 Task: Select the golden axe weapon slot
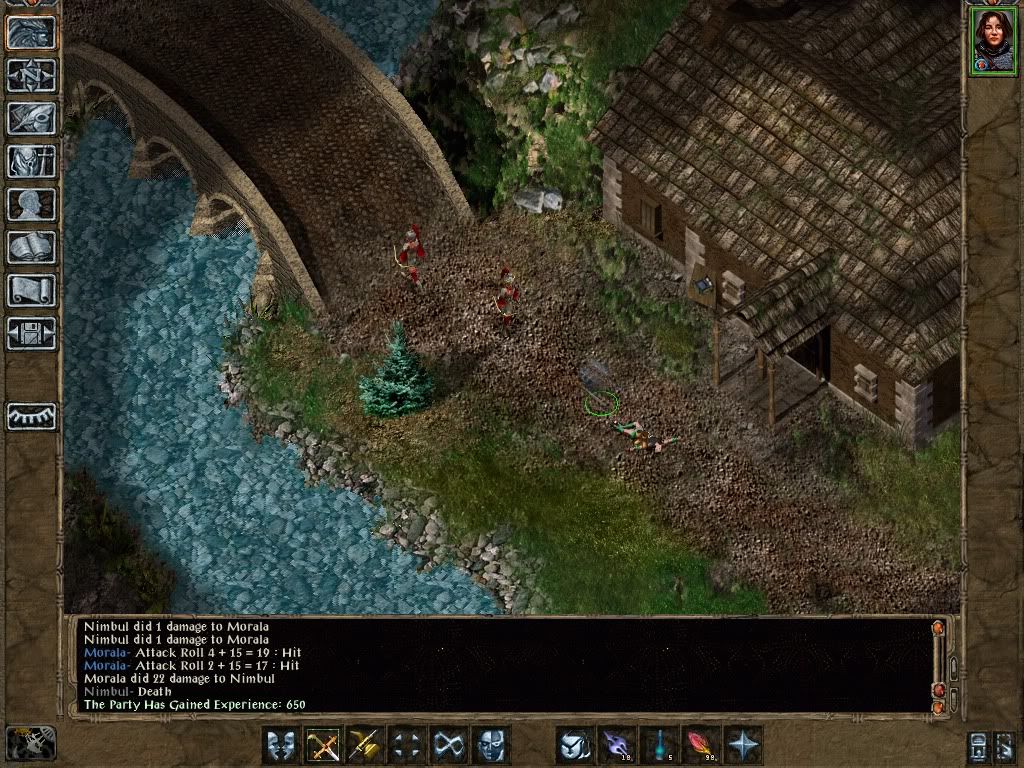[365, 746]
